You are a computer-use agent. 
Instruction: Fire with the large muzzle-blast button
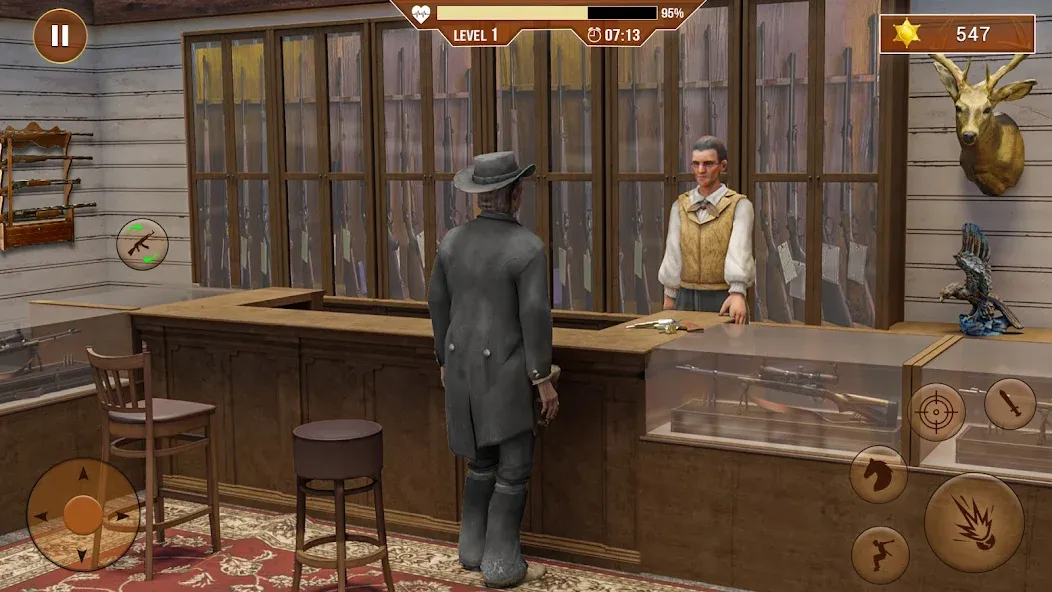[974, 522]
